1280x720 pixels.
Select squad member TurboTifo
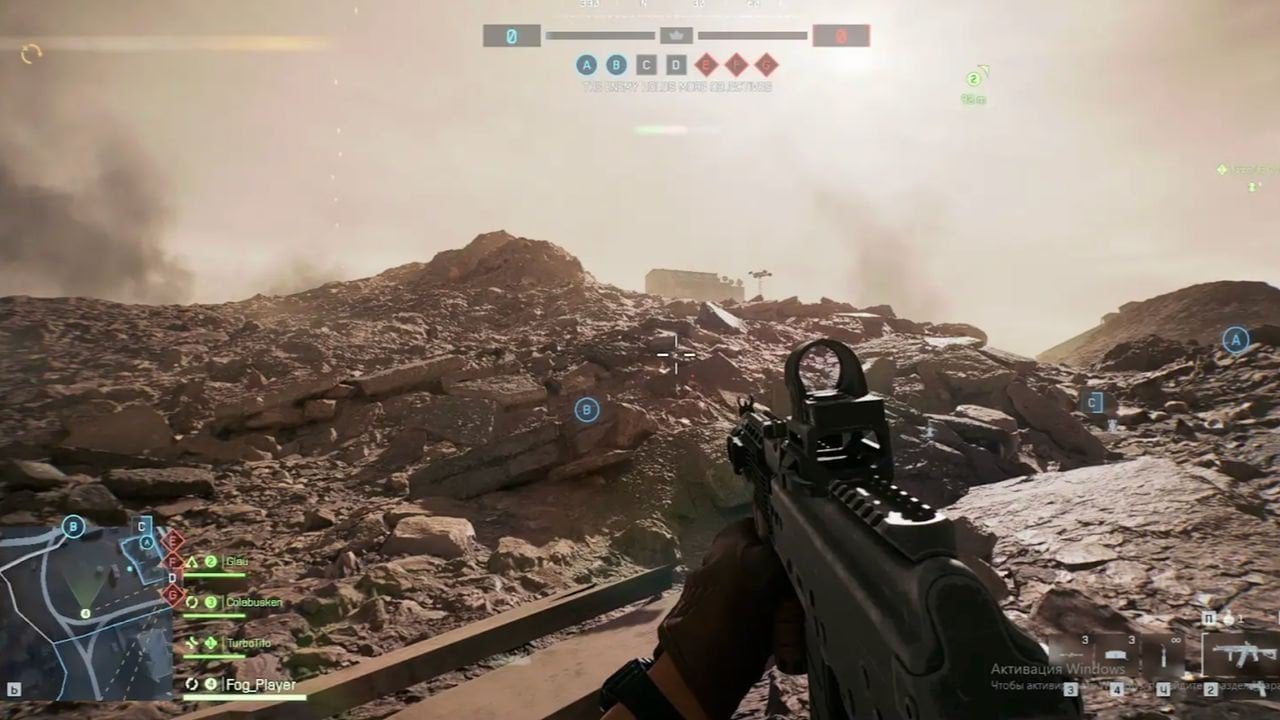point(248,643)
